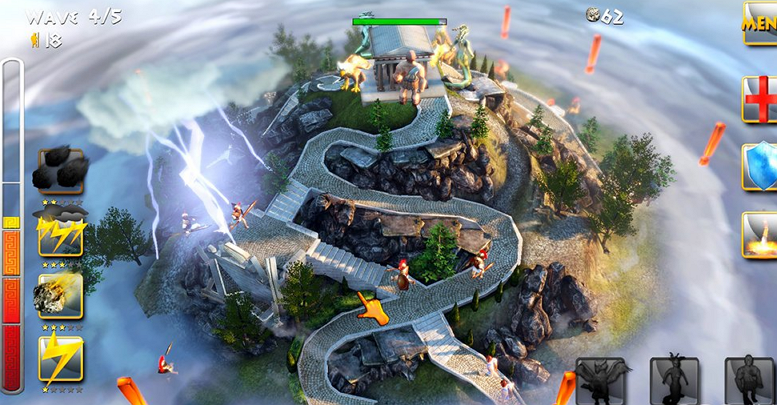Use the fire blast power icon
Image resolution: width=777 pixels, height=405 pixels.
pyautogui.click(x=760, y=234)
